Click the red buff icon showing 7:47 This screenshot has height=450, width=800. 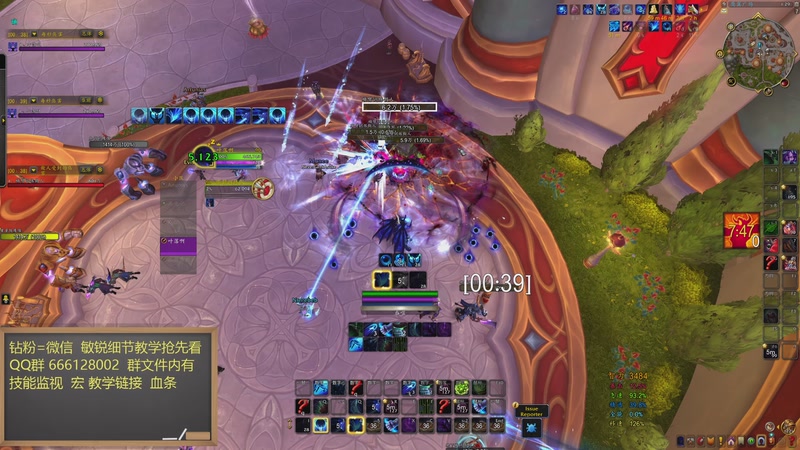click(x=741, y=230)
